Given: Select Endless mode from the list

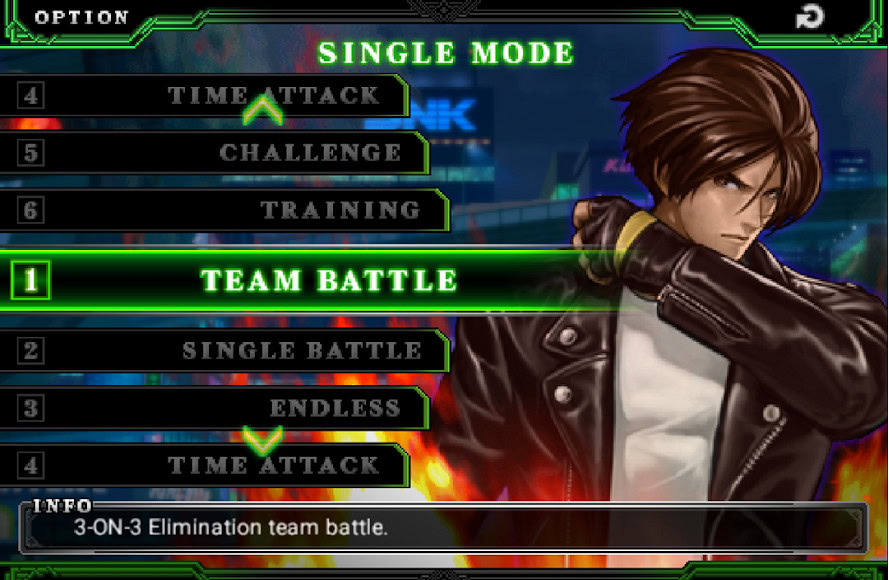Looking at the screenshot, I should click(334, 408).
